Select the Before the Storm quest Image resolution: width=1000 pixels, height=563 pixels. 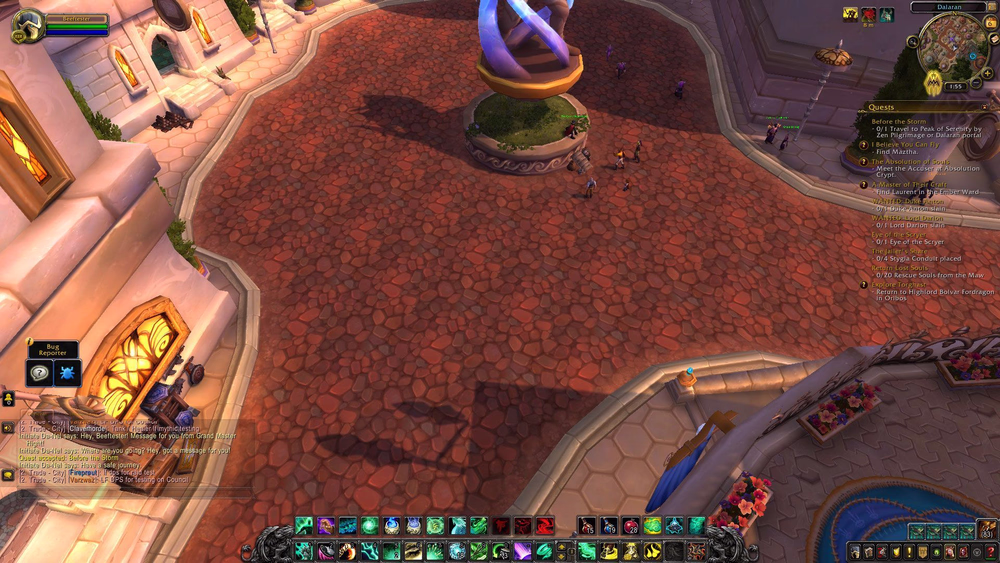click(898, 122)
